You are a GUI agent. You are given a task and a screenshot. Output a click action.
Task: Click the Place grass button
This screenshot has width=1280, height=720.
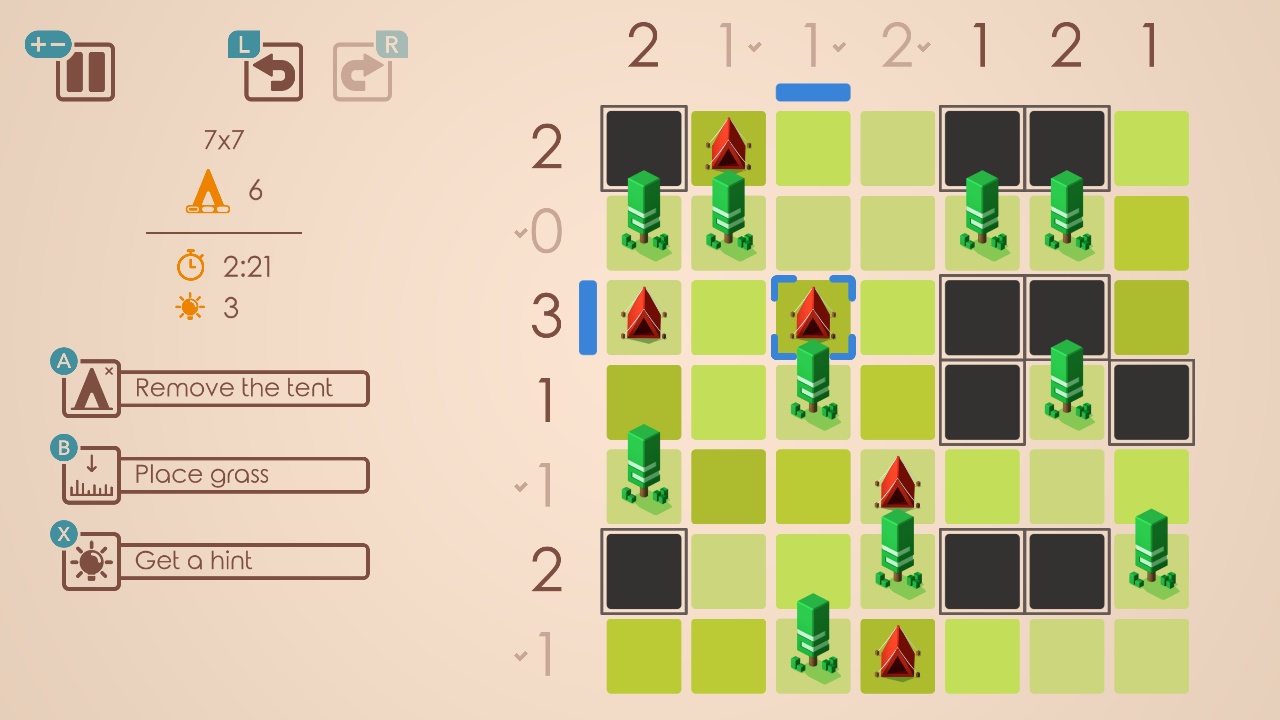243,474
